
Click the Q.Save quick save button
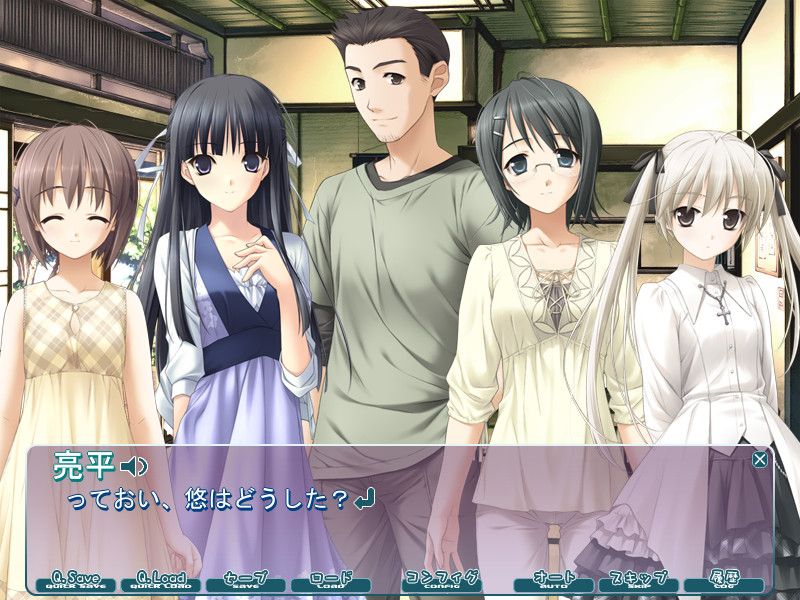point(75,581)
